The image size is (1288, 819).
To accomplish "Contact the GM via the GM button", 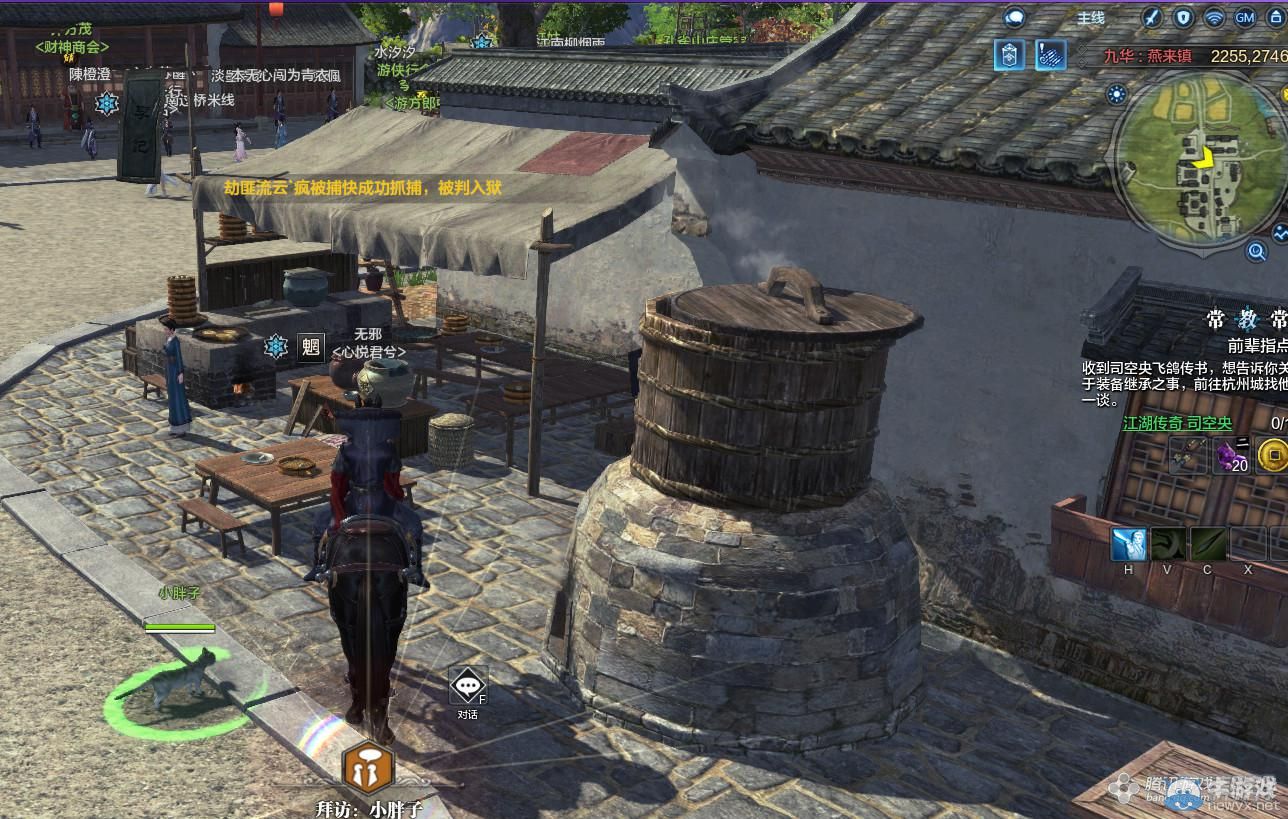I will click(x=1245, y=17).
